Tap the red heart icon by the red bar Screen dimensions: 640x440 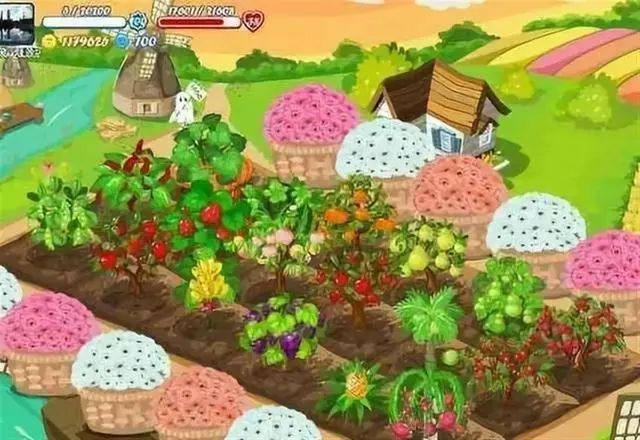click(x=253, y=20)
